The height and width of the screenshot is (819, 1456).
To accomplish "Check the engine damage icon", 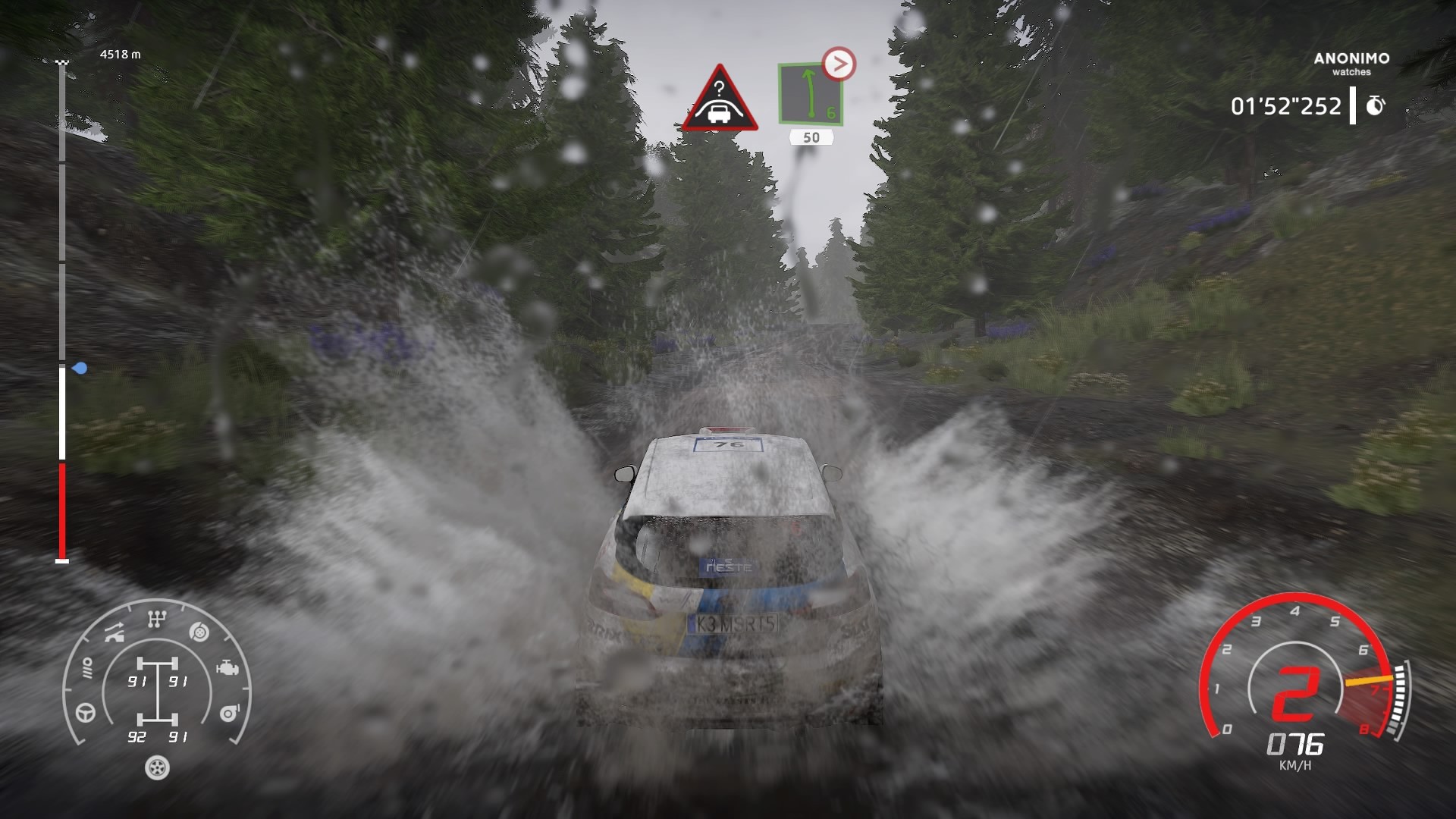I will [226, 668].
